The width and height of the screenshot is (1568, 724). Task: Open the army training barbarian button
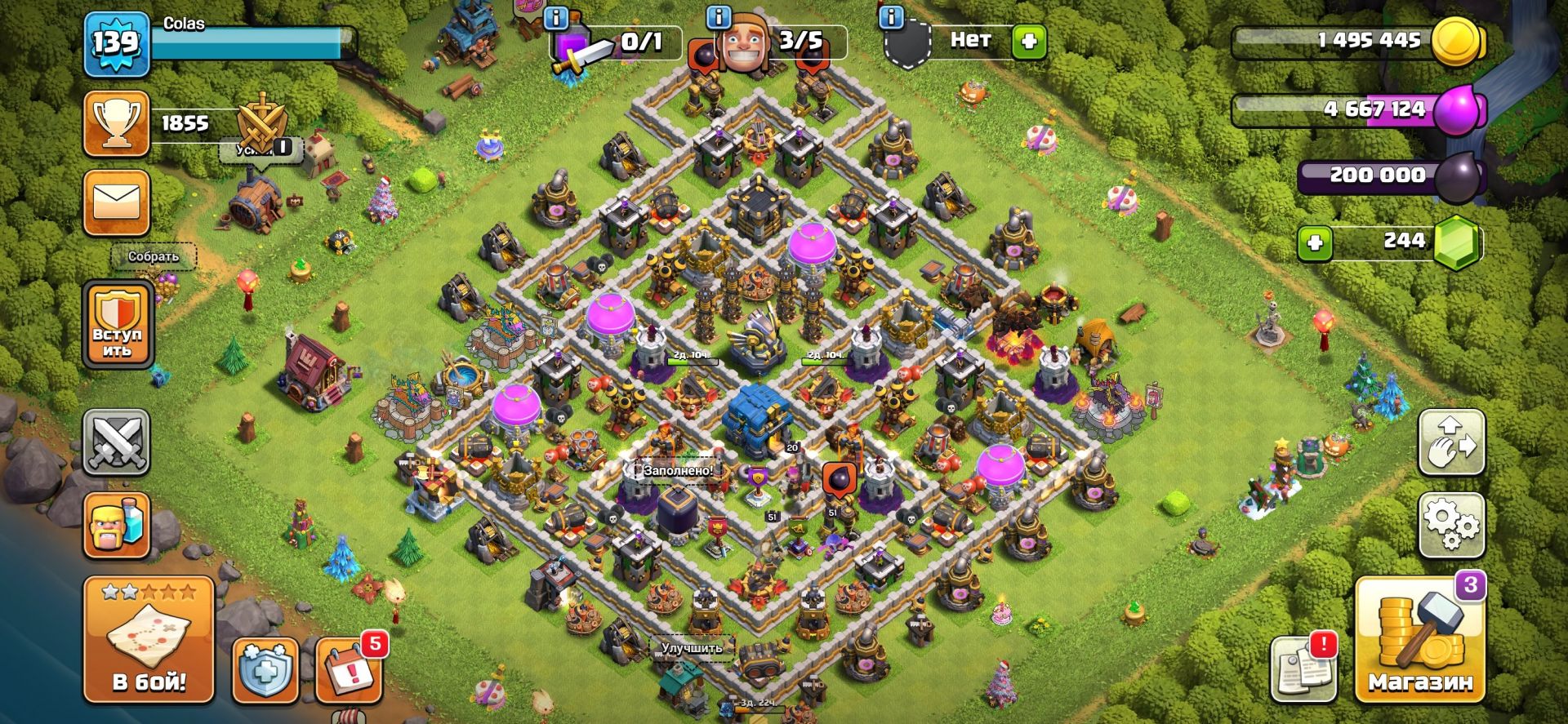116,526
